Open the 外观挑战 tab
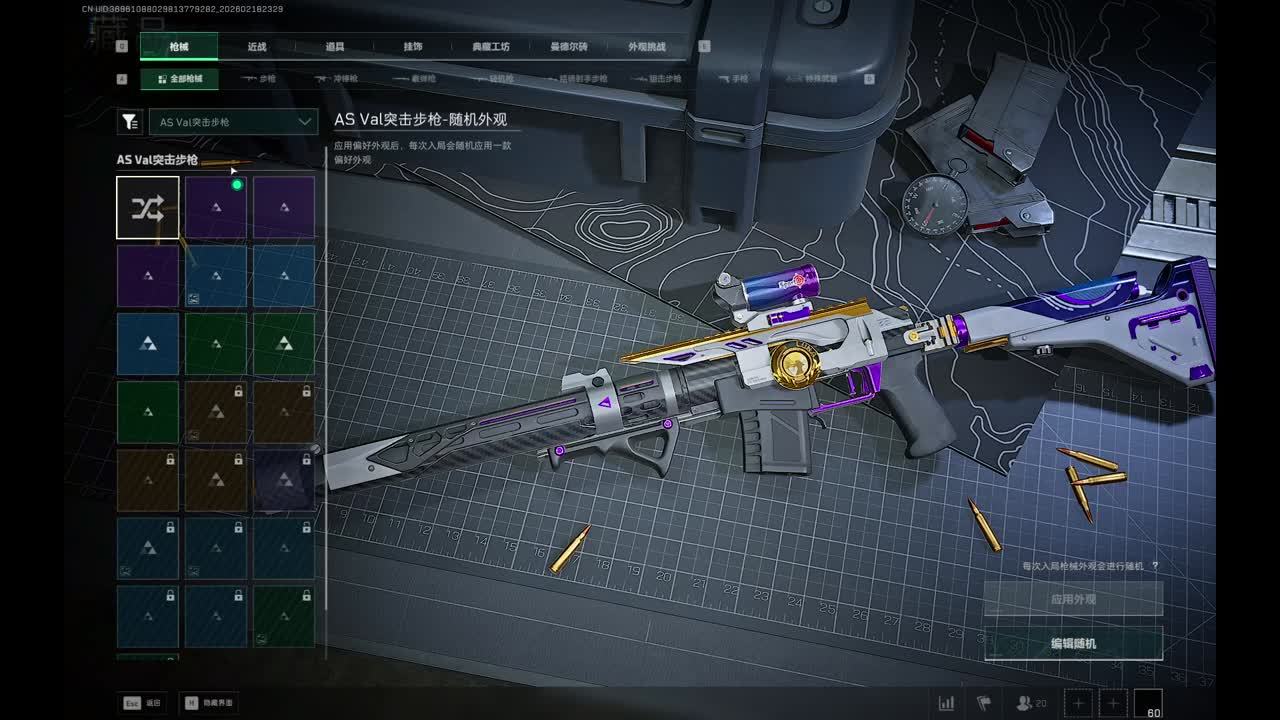Image resolution: width=1280 pixels, height=720 pixels. tap(646, 47)
